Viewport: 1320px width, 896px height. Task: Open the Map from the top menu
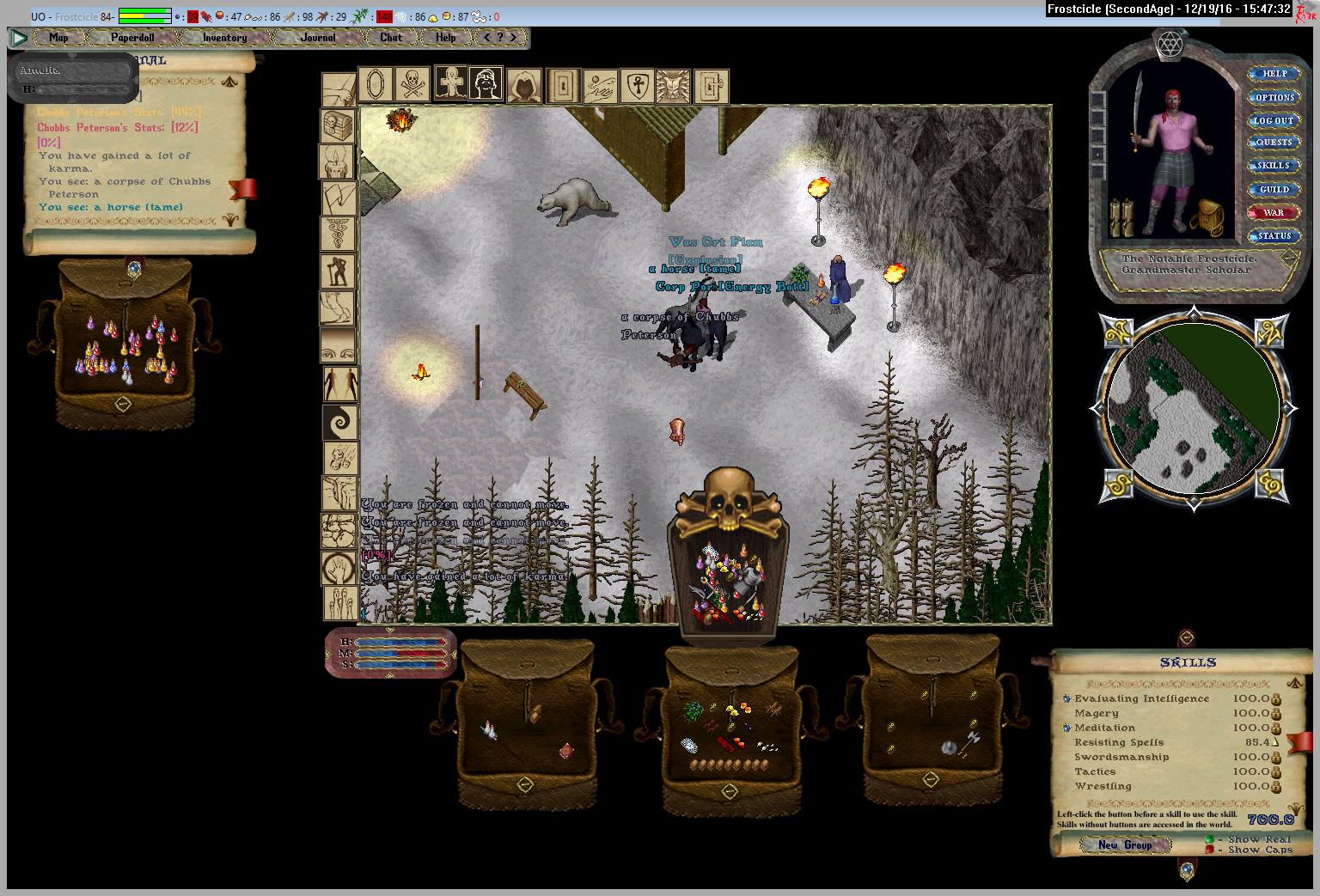[58, 38]
